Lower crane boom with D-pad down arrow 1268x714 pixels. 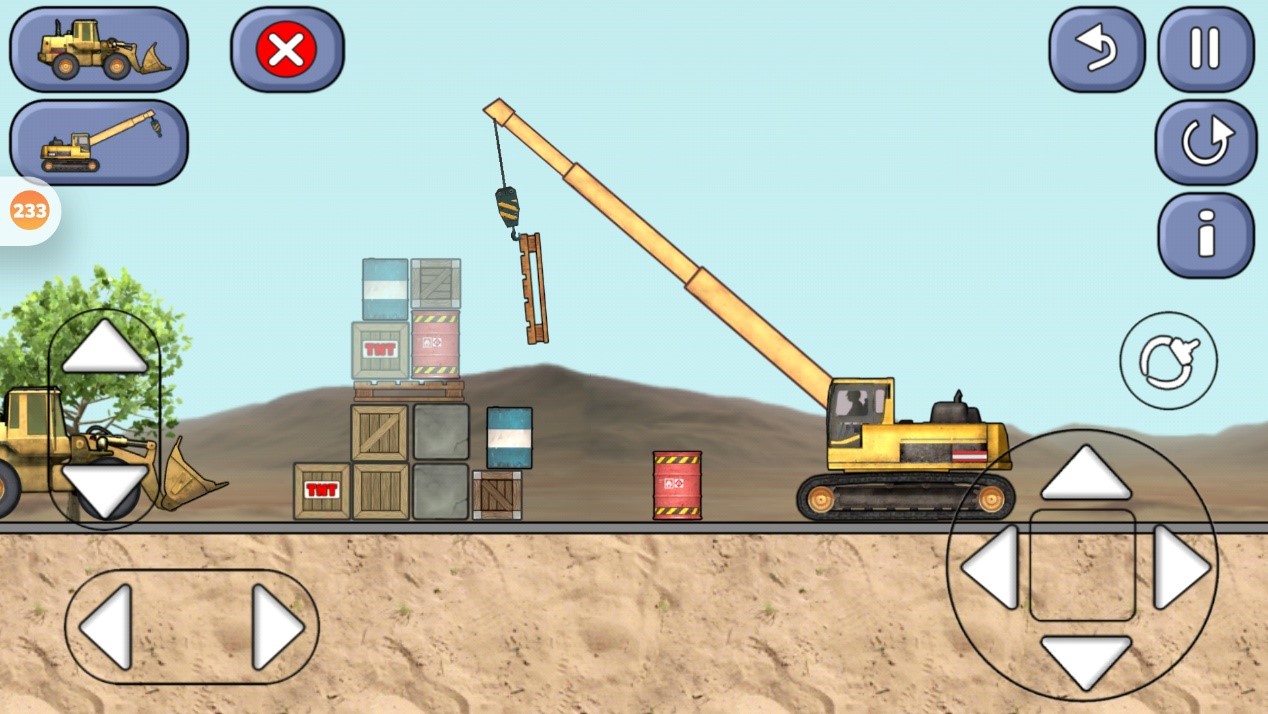click(1085, 660)
